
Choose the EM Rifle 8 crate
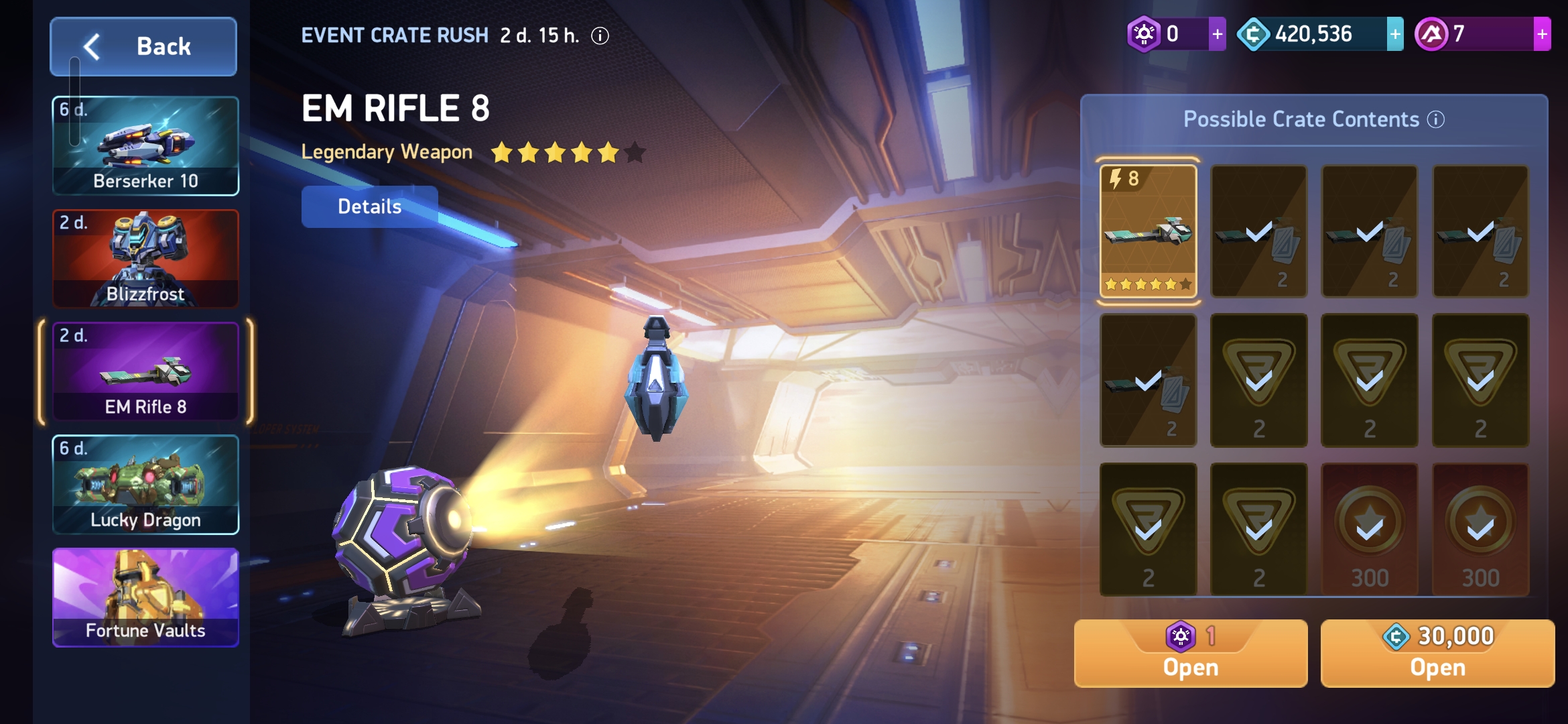(x=145, y=371)
